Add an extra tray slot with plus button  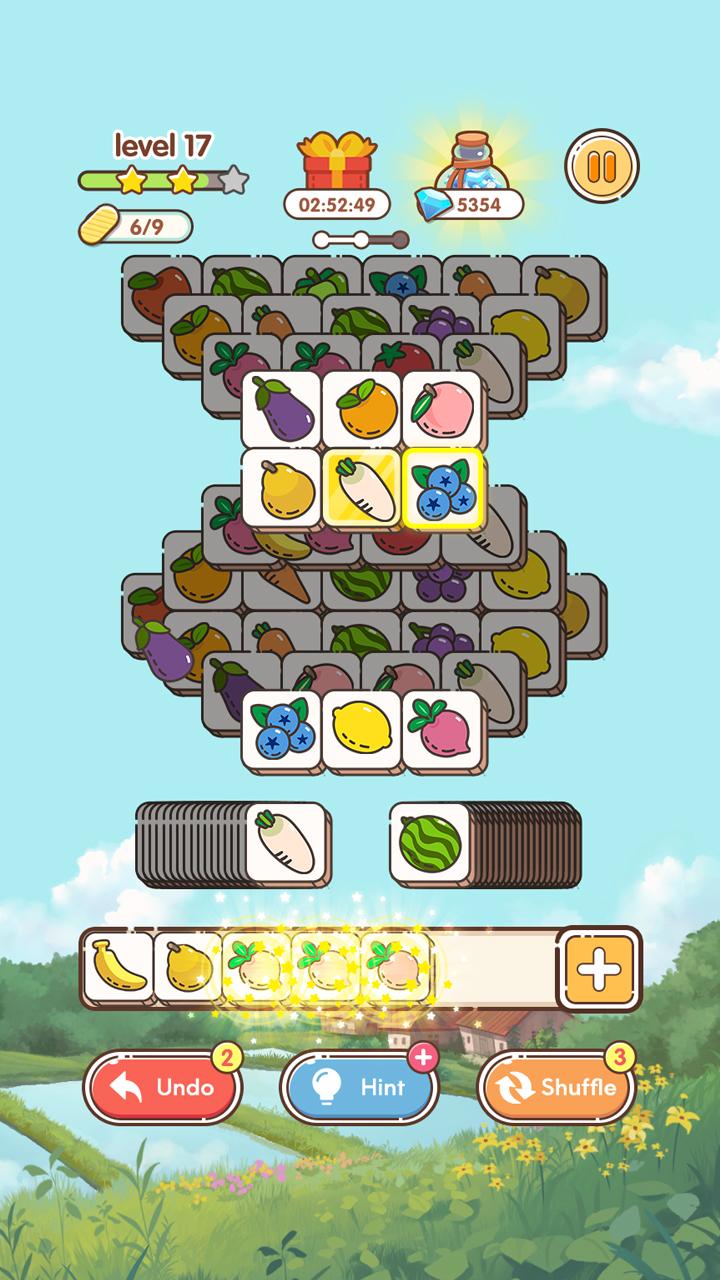(600, 968)
